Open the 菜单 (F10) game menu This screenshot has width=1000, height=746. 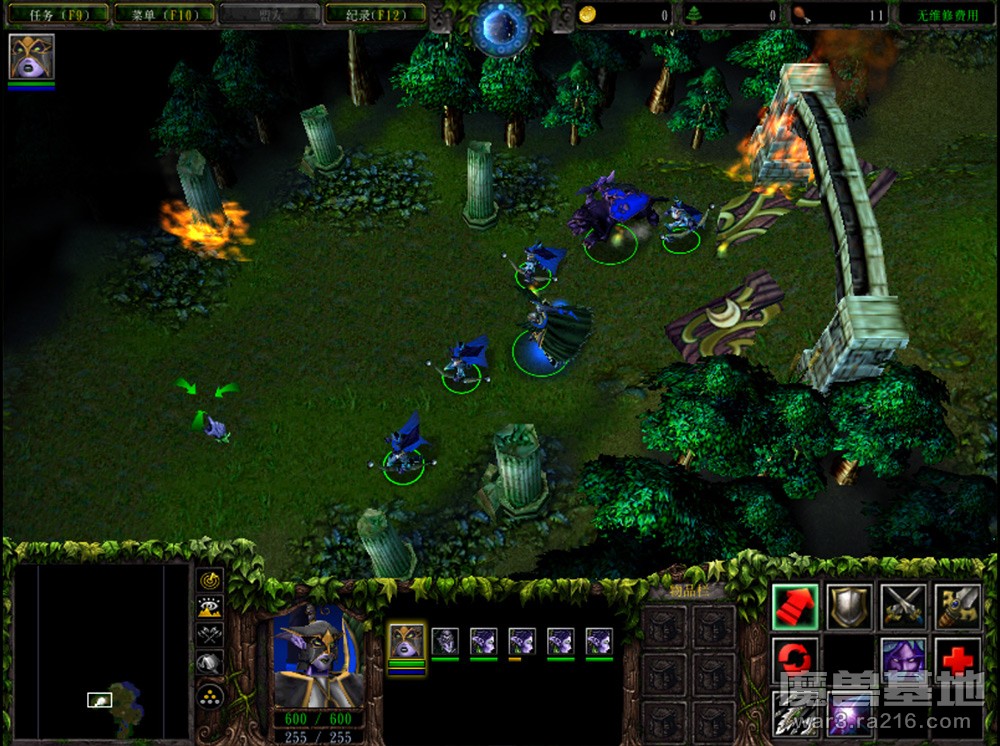[x=162, y=14]
